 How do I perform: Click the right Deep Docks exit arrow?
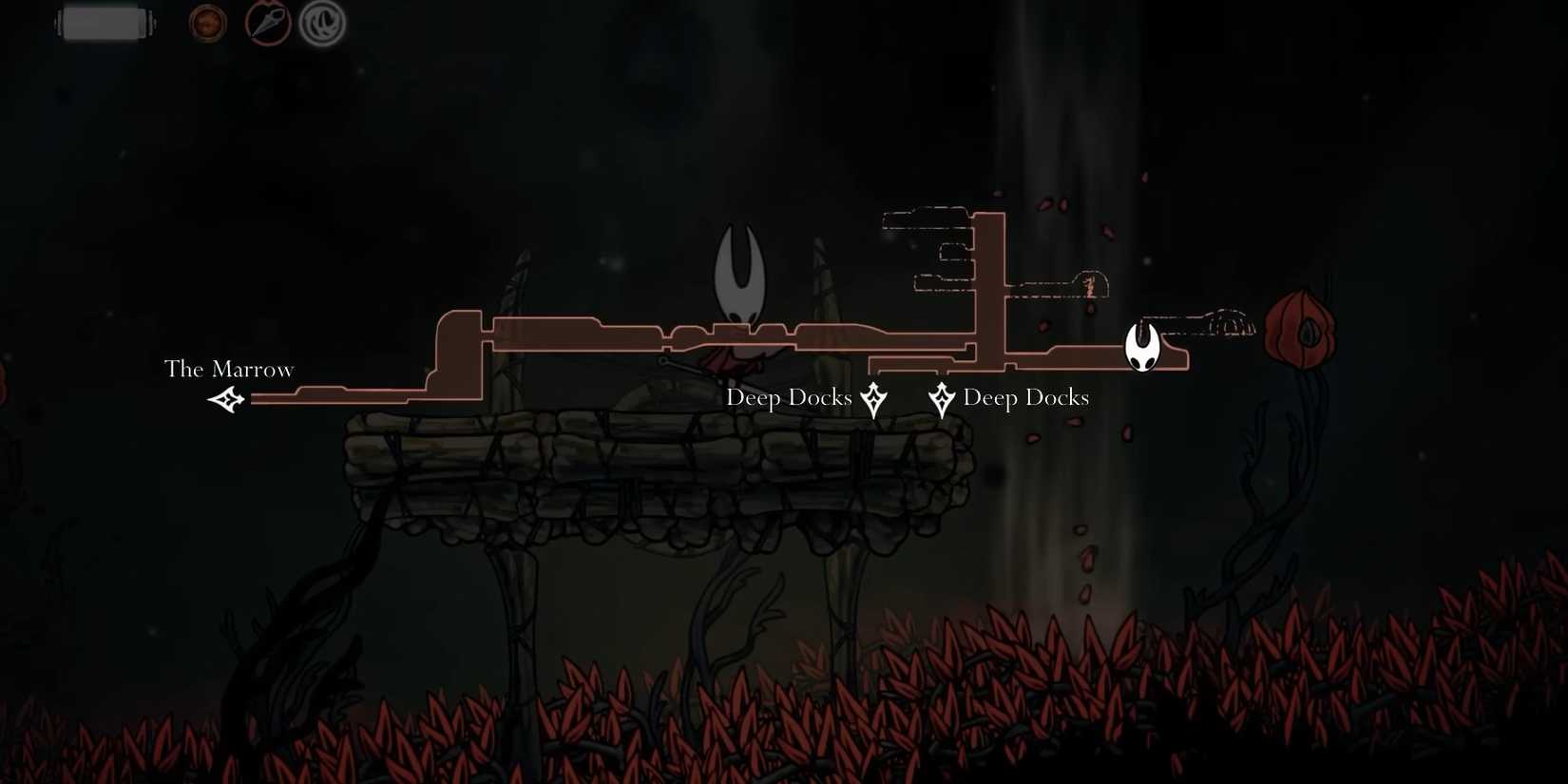941,398
